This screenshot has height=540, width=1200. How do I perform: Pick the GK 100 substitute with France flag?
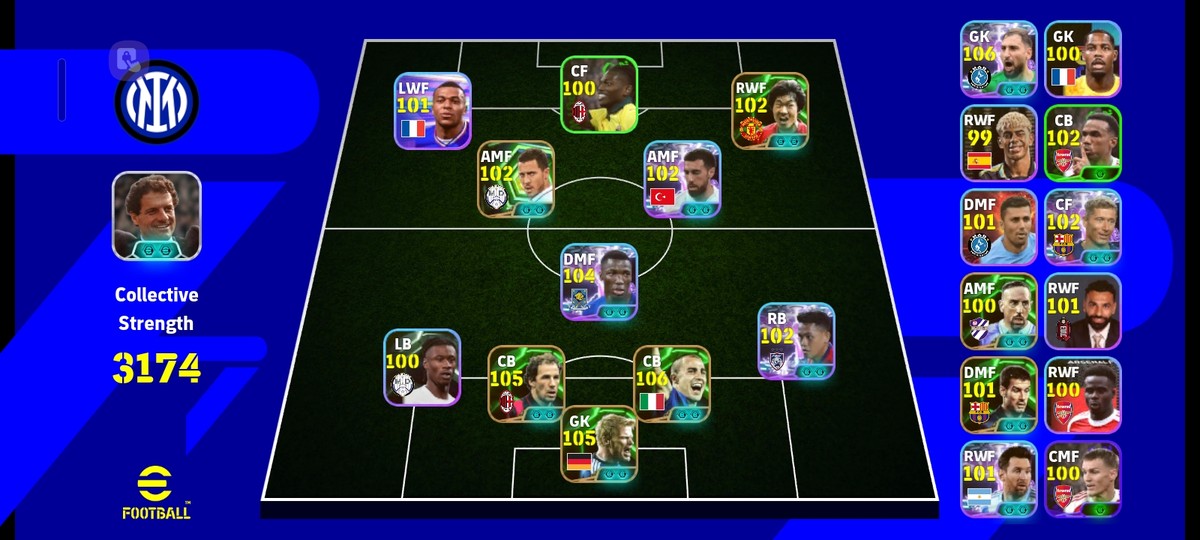tap(1083, 59)
